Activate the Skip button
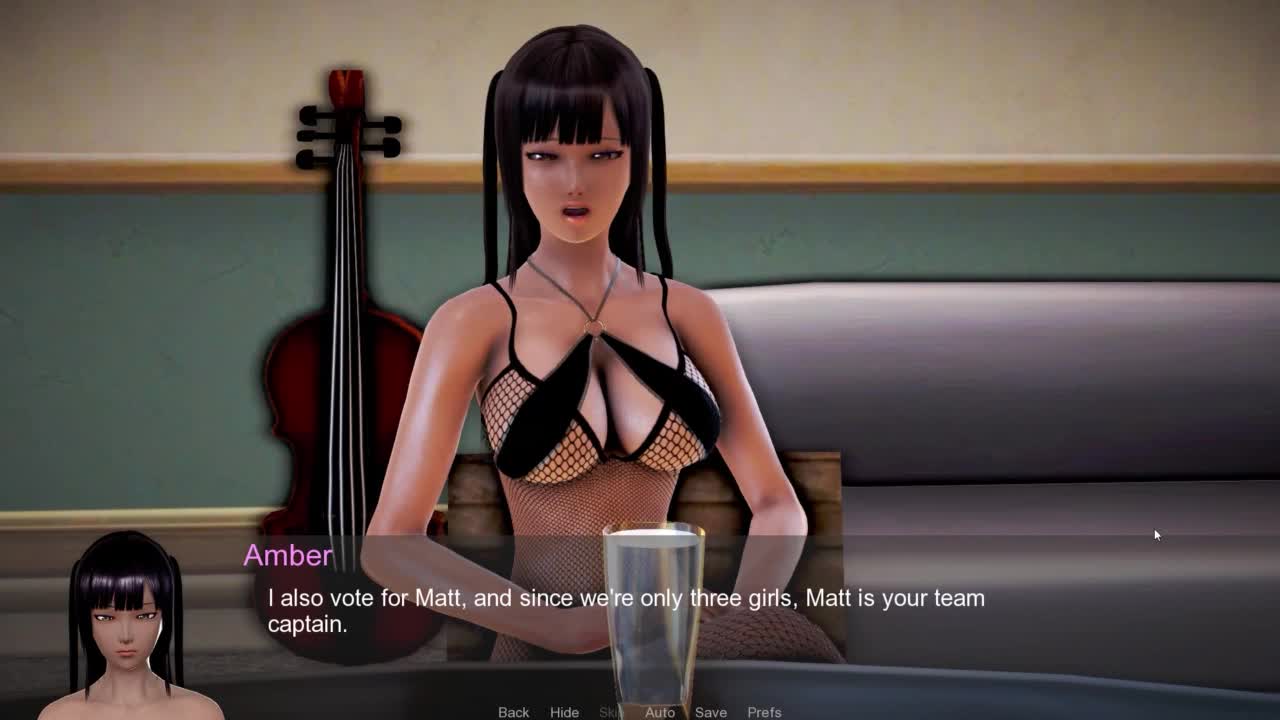The width and height of the screenshot is (1280, 720). click(610, 712)
